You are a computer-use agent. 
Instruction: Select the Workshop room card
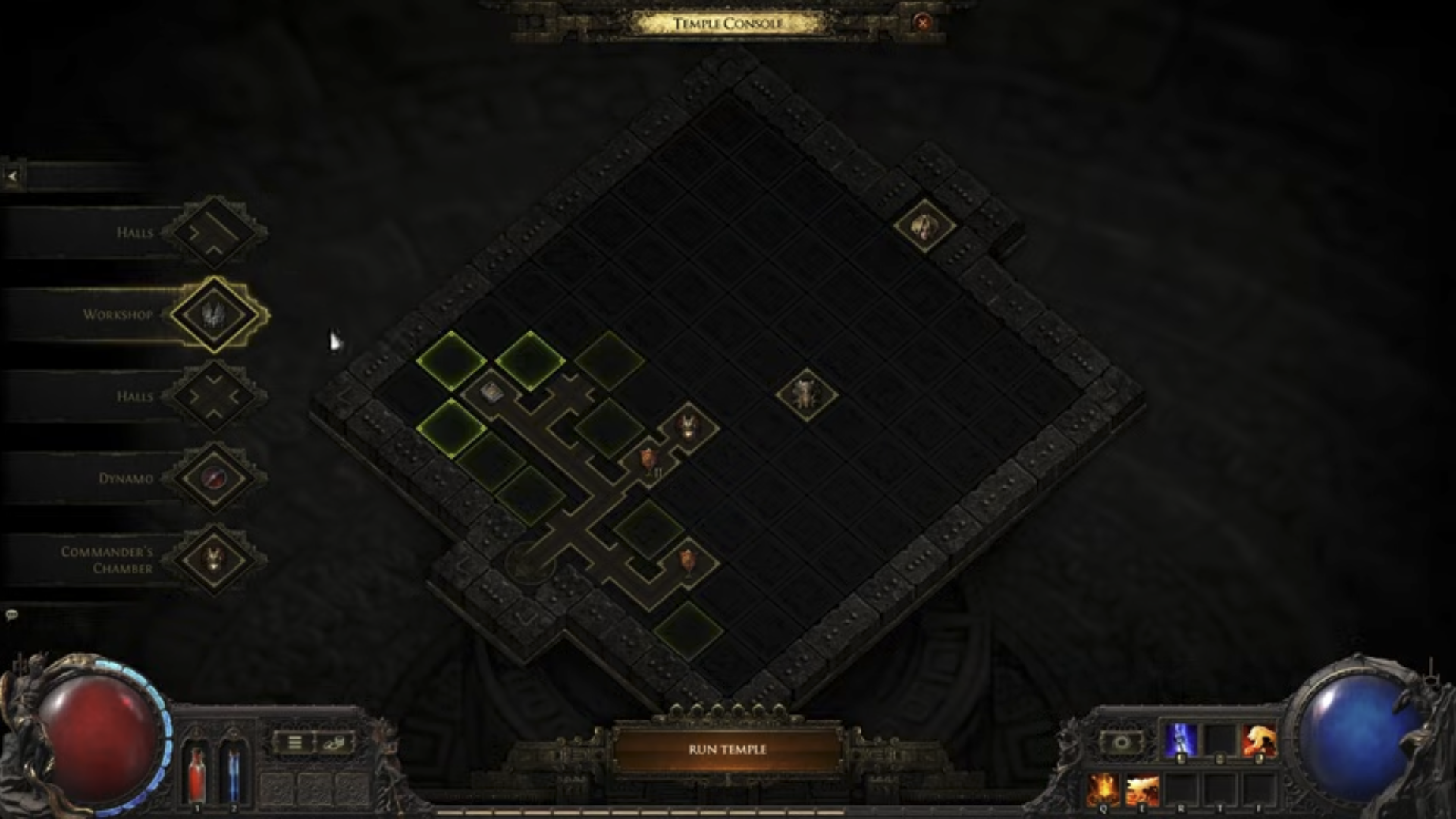tap(215, 314)
